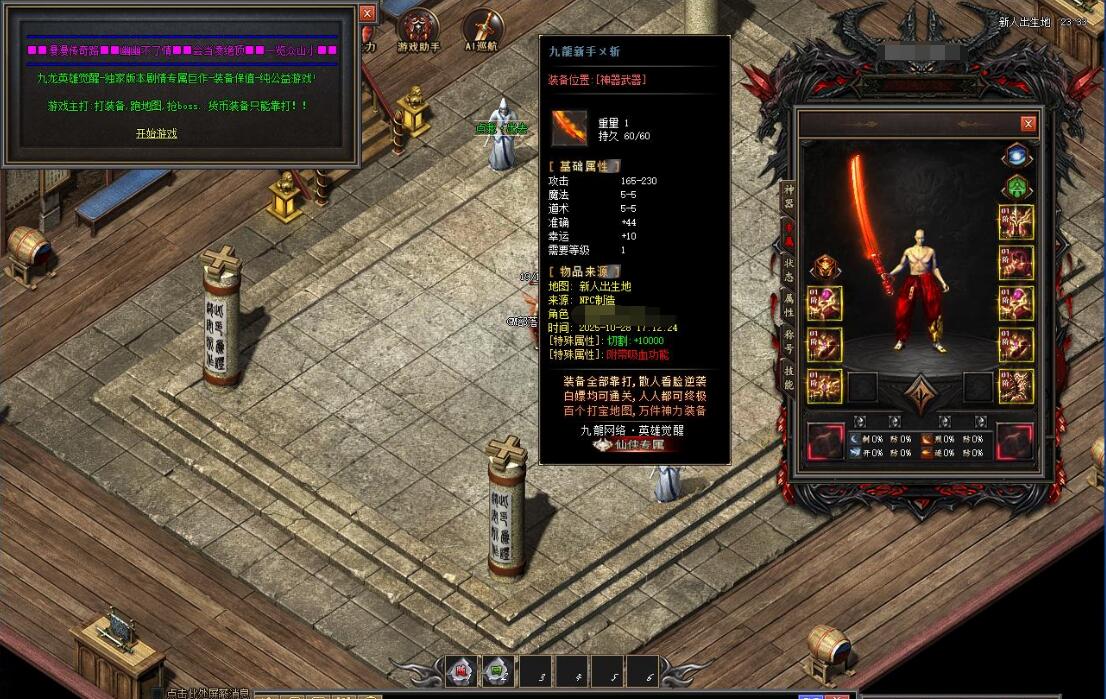Activate the AI巡航 sword icon
Screen dimensions: 1106x699
click(x=482, y=30)
